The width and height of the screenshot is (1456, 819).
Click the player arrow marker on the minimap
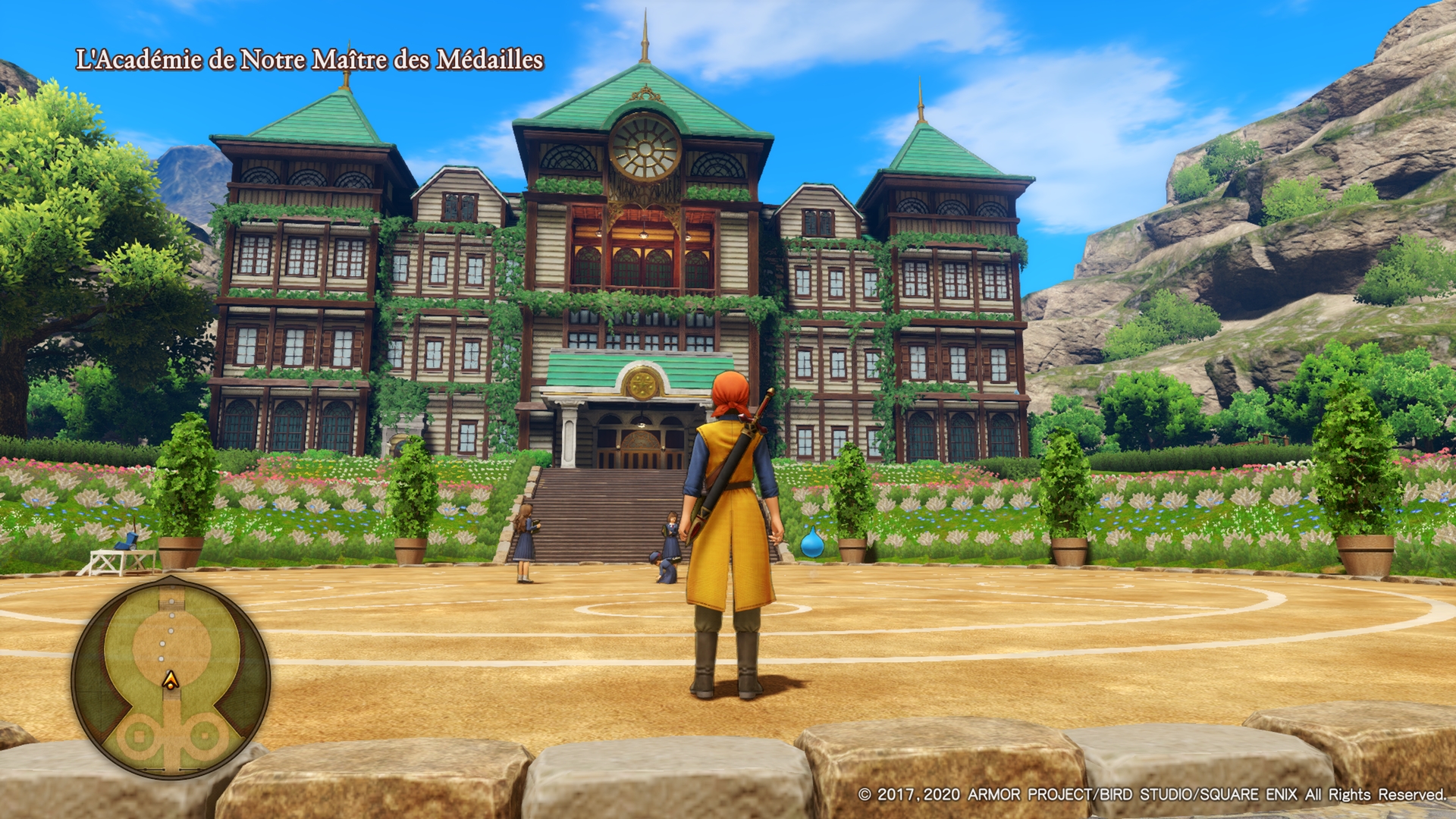171,679
